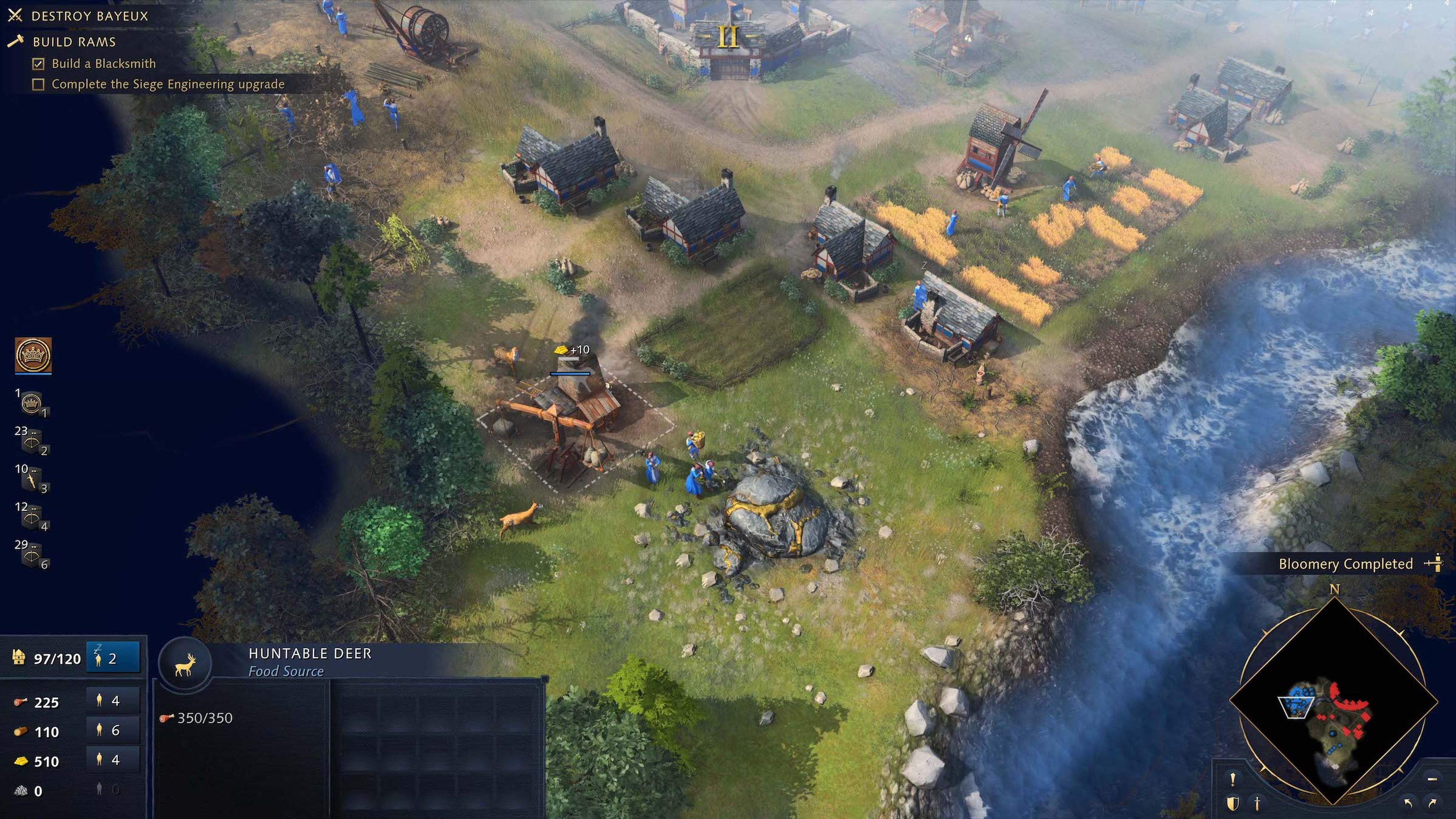Click the gold resource icon showing 510

(x=21, y=761)
